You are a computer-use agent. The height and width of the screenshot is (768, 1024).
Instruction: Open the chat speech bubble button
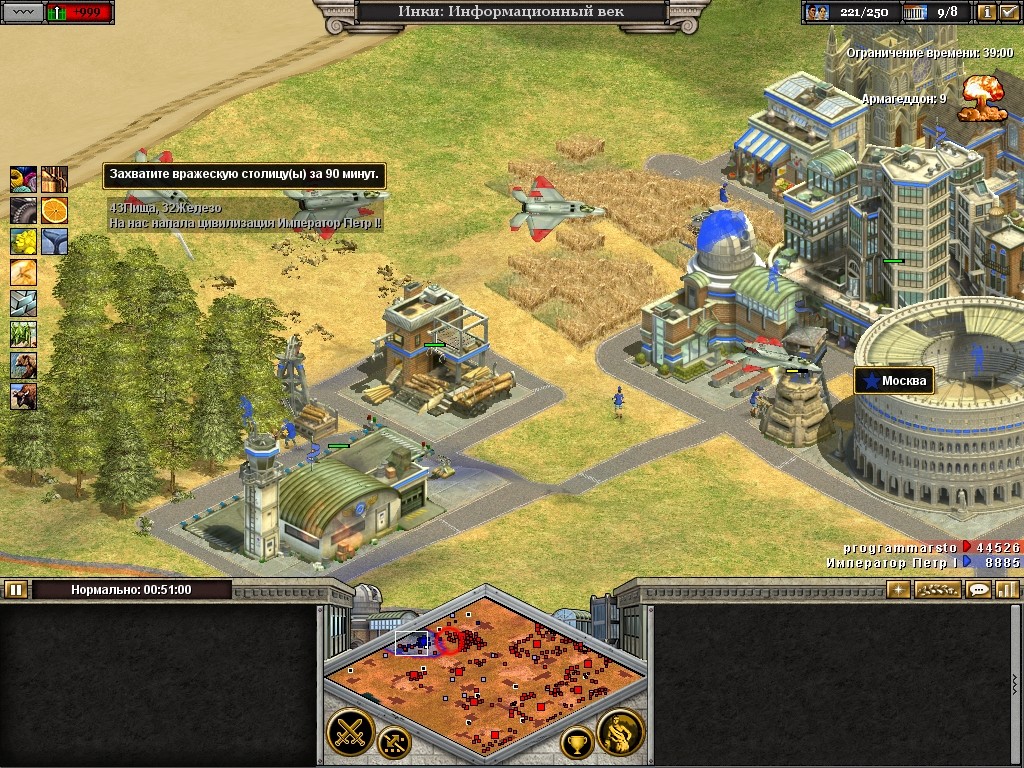point(979,589)
